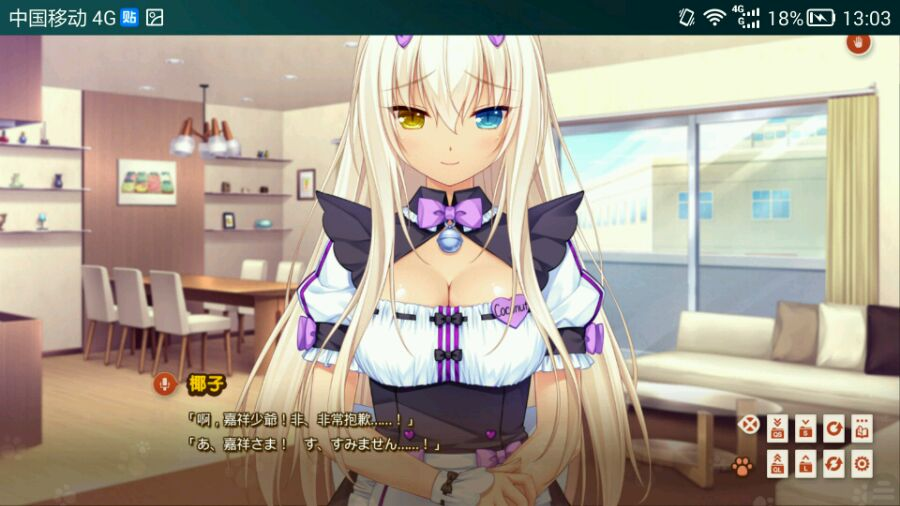Open the backlog book icon
Image resolution: width=900 pixels, height=506 pixels.
click(861, 429)
